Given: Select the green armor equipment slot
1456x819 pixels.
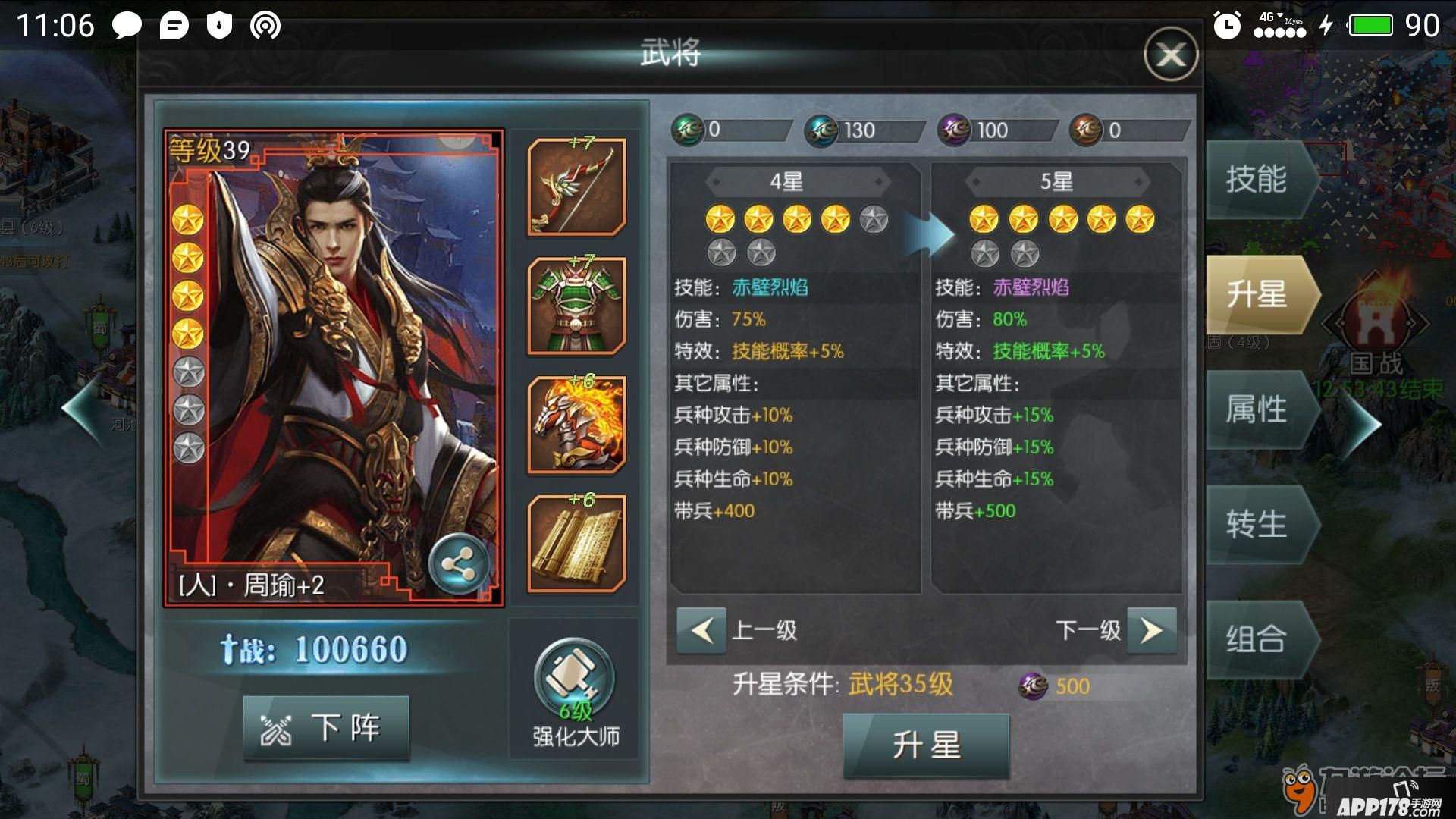Looking at the screenshot, I should (x=576, y=306).
